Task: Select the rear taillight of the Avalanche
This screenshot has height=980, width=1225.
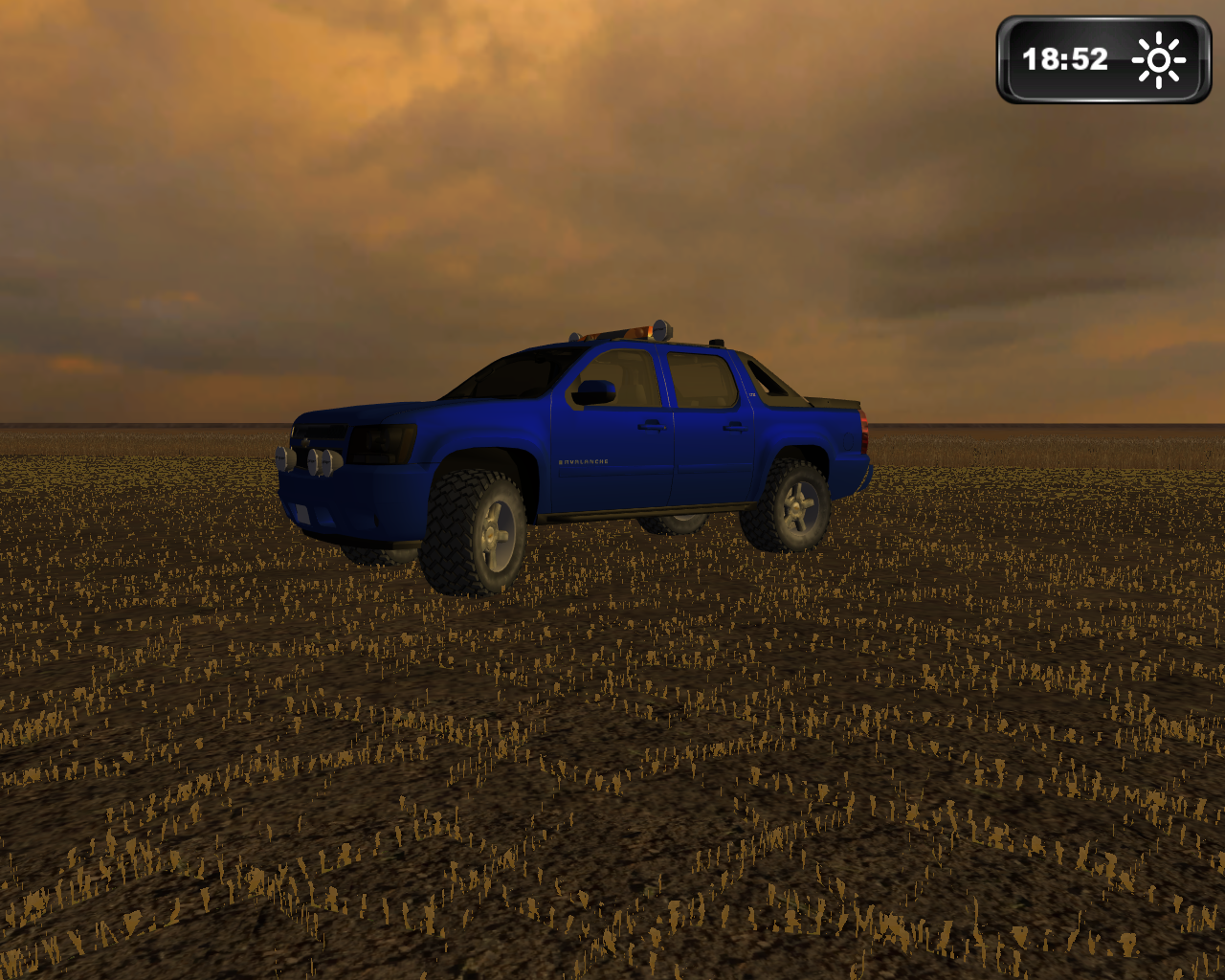Action: click(866, 431)
